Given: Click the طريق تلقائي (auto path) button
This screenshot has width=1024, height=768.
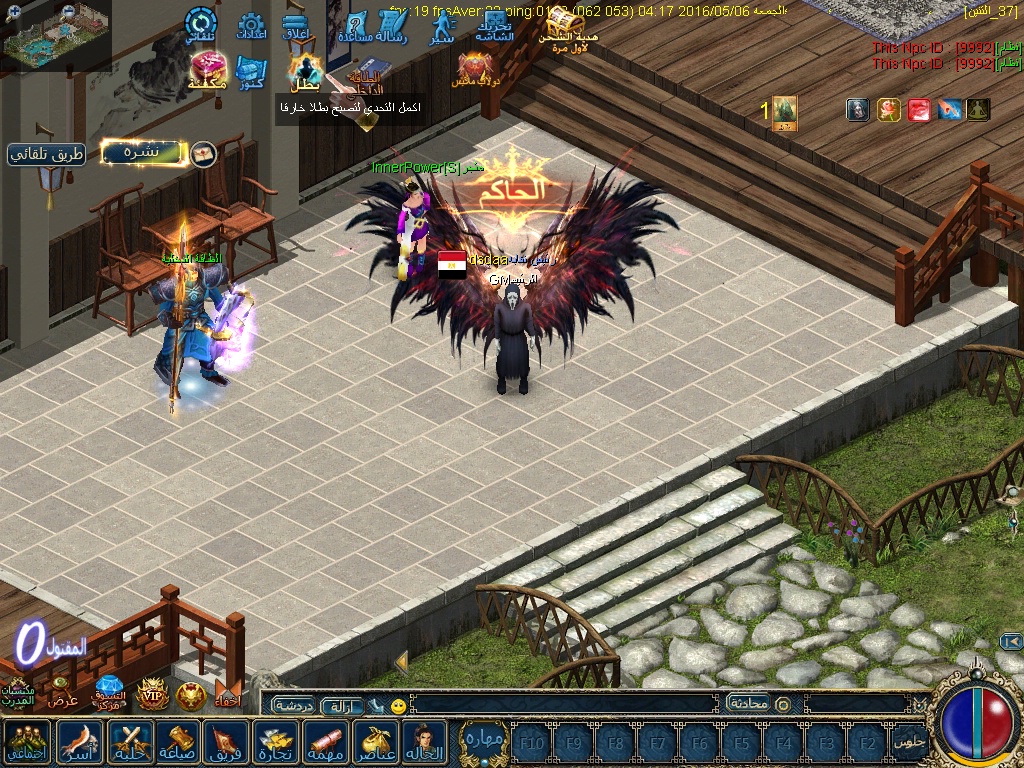Looking at the screenshot, I should click(46, 154).
